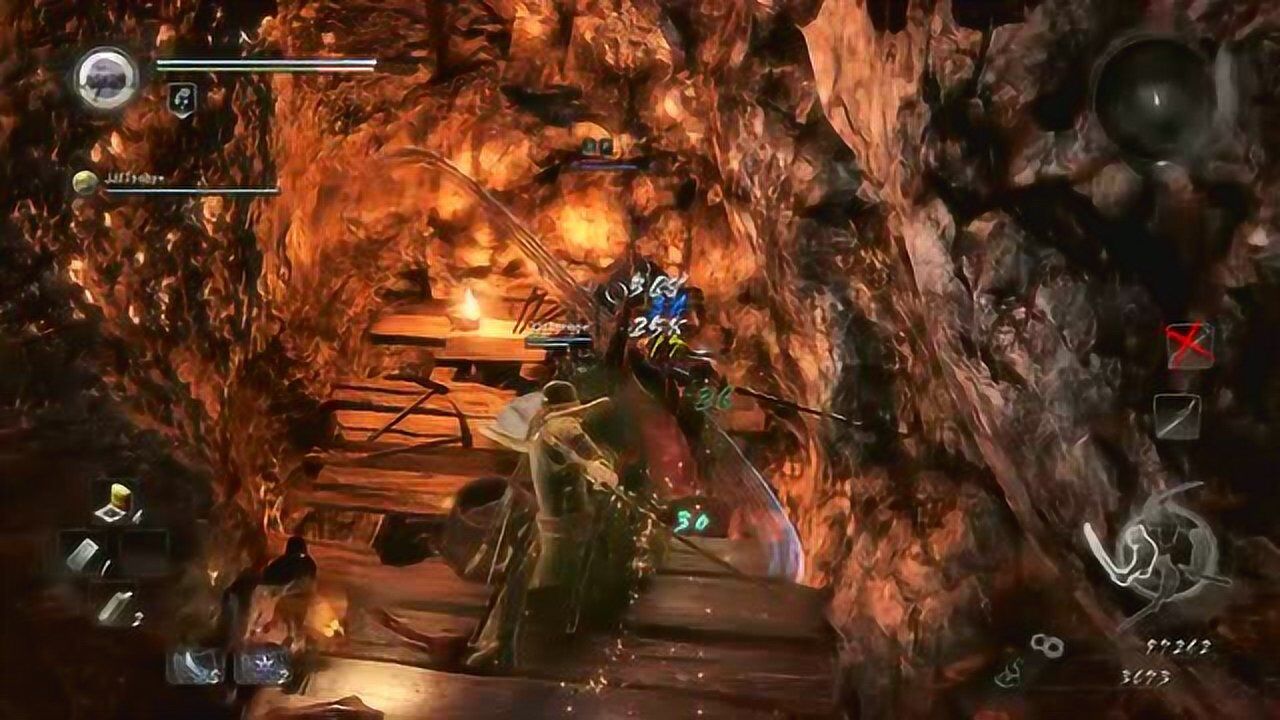The image size is (1280, 720).
Task: Activate the blue starburst skill slot
Action: click(x=258, y=665)
